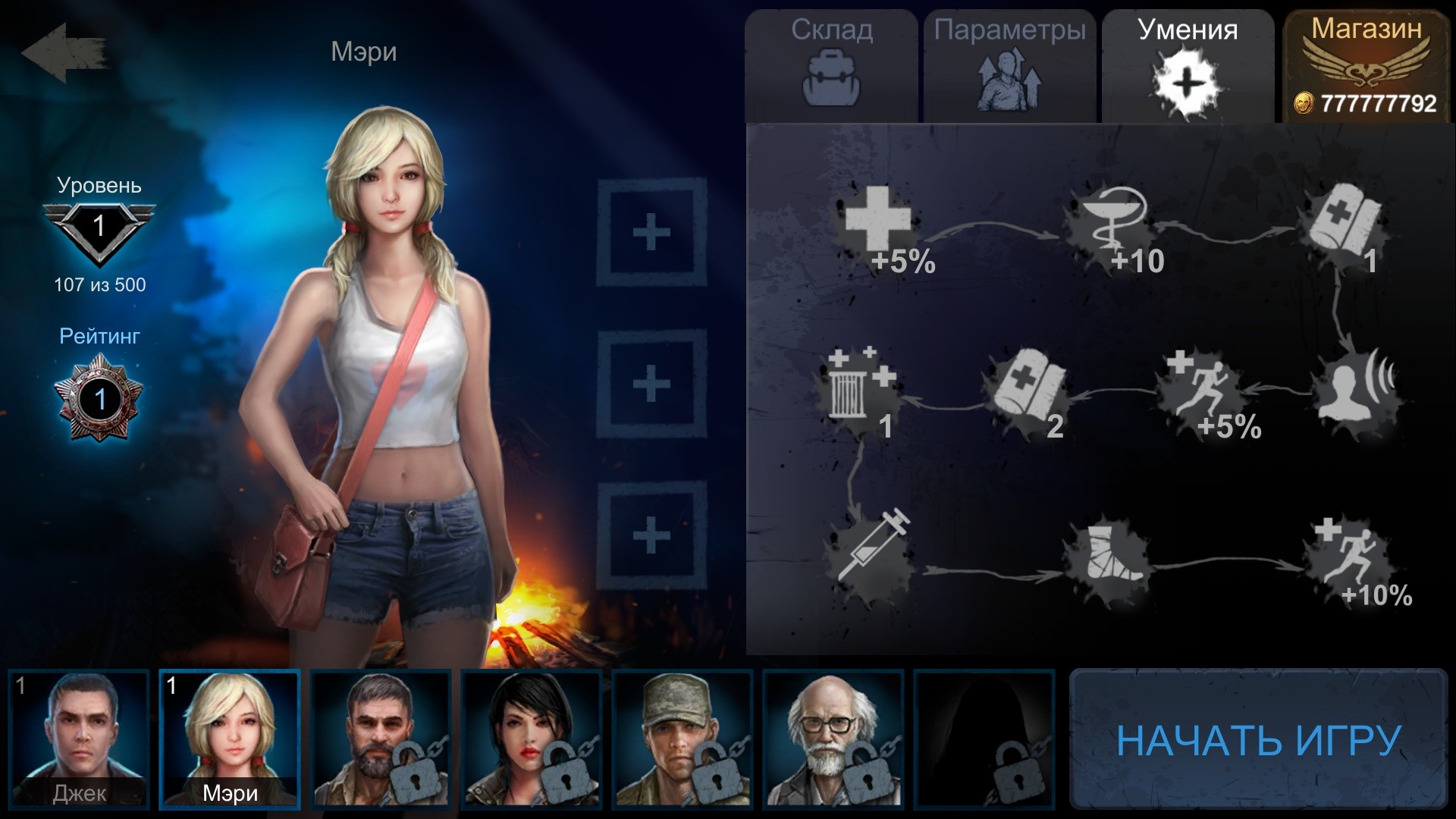This screenshot has width=1456, height=819.
Task: Go back with the arrow button
Action: 64,53
